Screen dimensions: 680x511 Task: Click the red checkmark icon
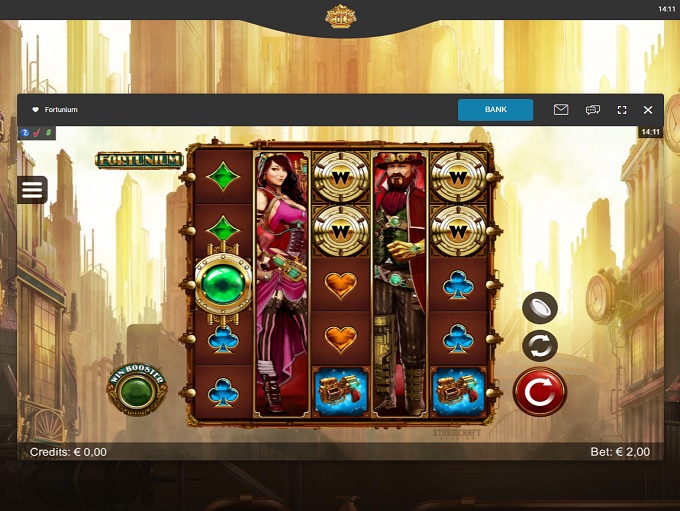[x=36, y=132]
